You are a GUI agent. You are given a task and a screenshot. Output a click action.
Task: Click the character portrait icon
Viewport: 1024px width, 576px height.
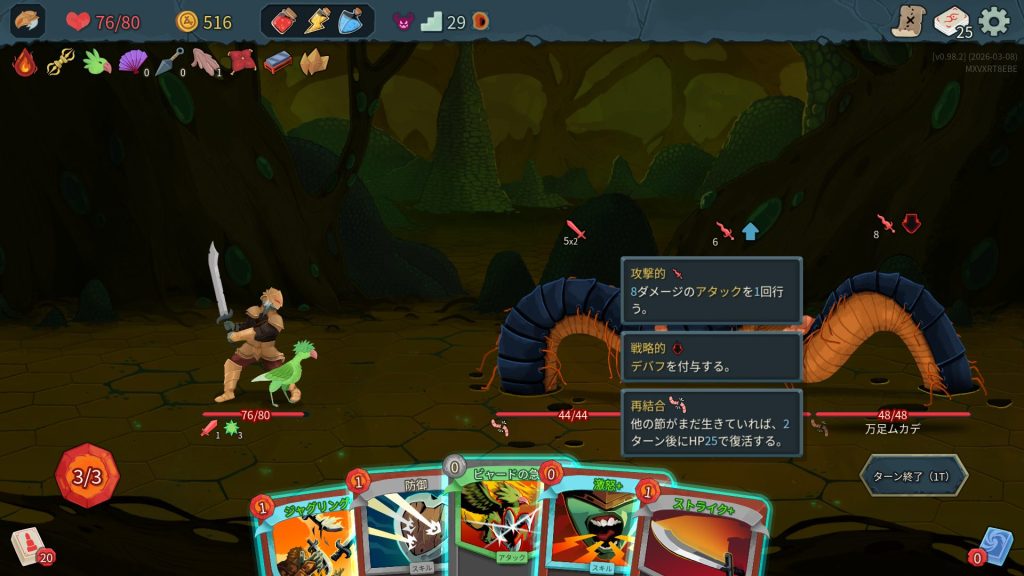click(27, 21)
